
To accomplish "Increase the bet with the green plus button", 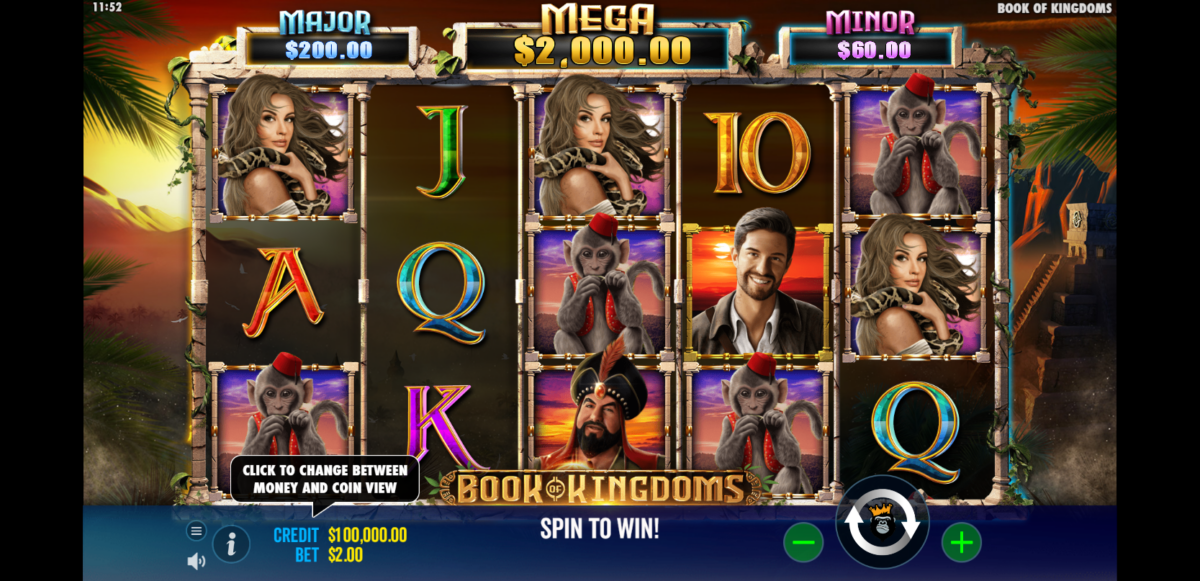I will (x=961, y=543).
